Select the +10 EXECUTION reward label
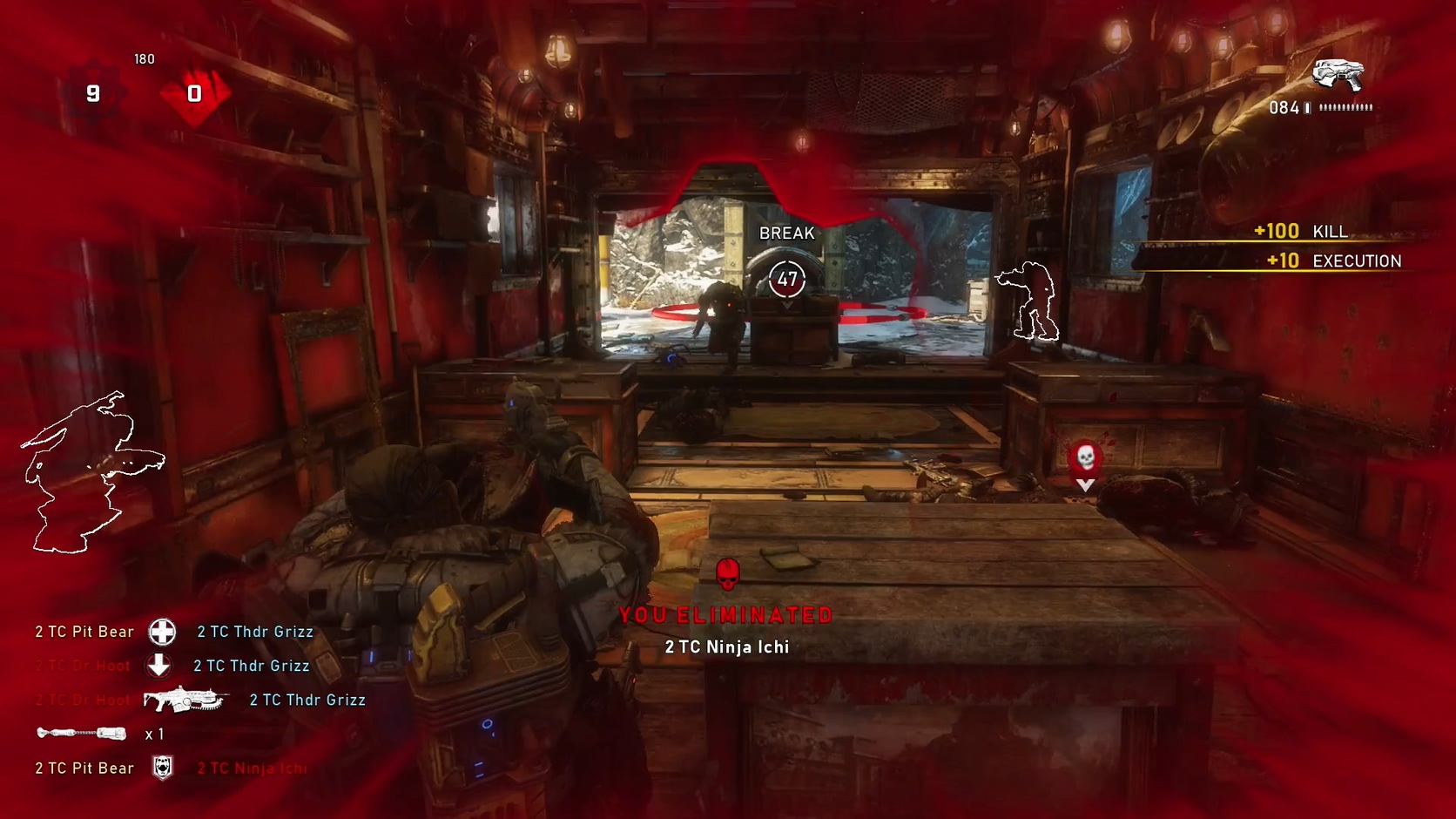Image resolution: width=1456 pixels, height=819 pixels. pyautogui.click(x=1334, y=261)
